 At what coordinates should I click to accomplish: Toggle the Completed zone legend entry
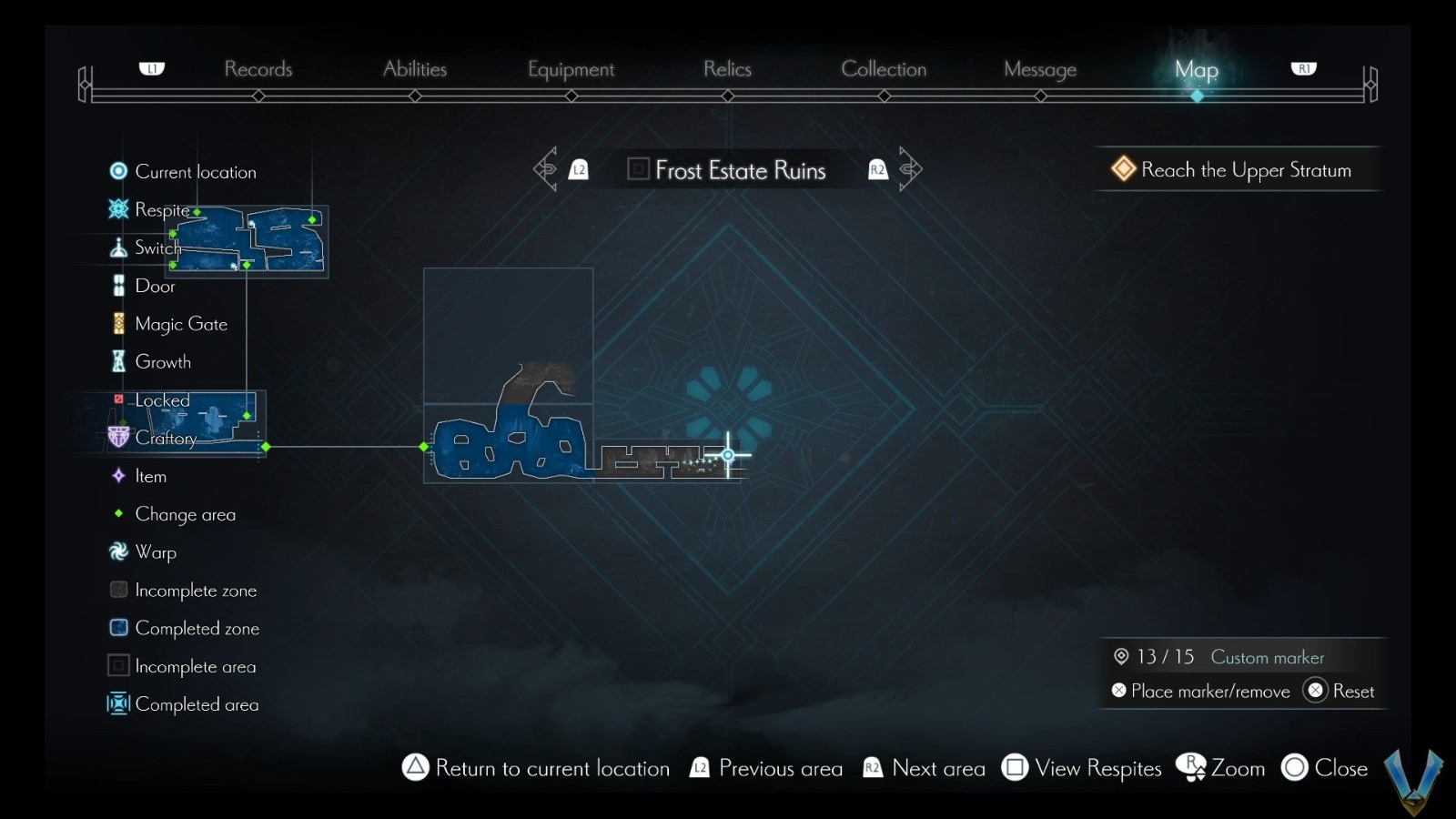coord(117,627)
